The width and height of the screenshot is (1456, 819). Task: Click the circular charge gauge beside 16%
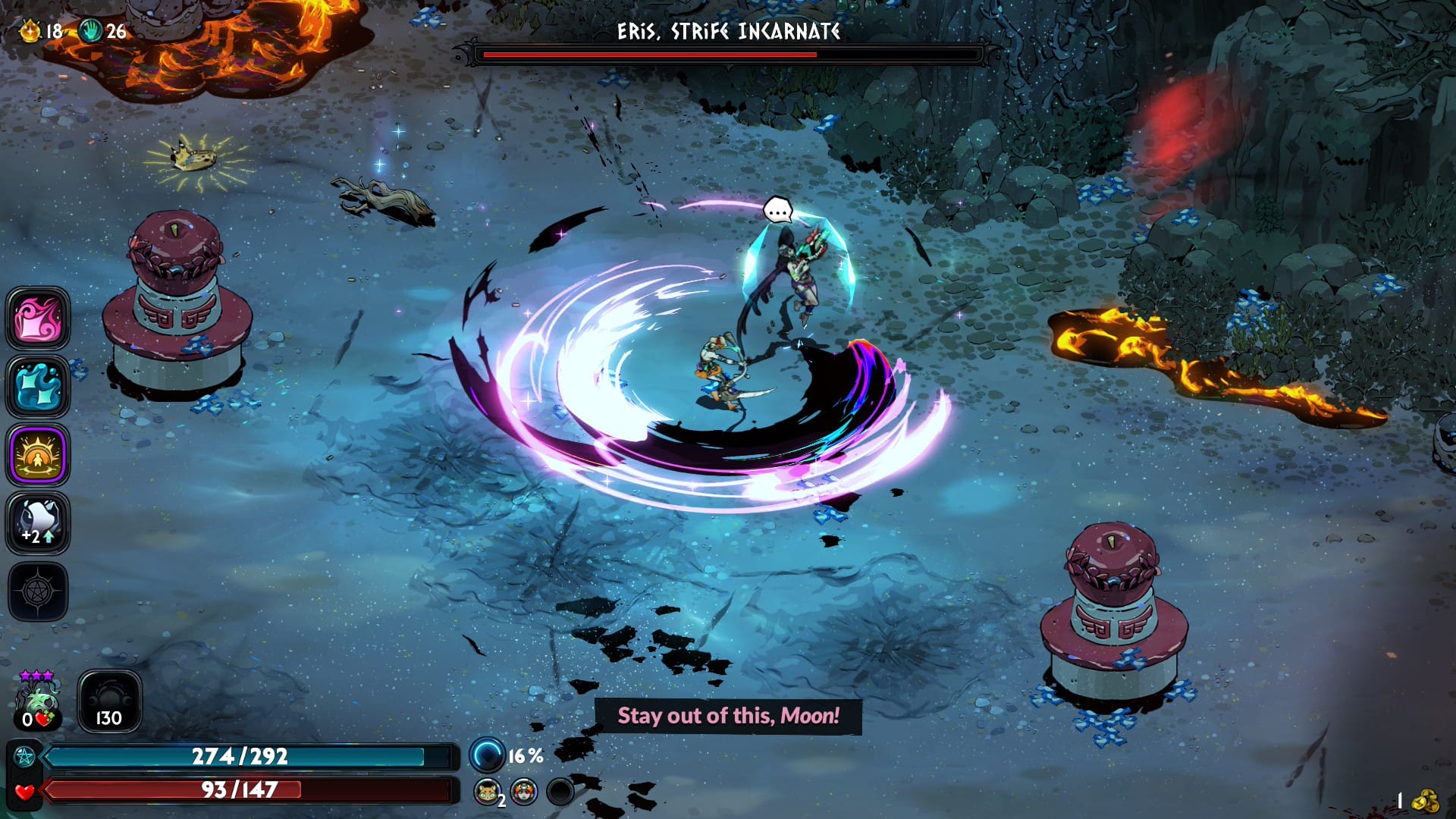point(486,755)
